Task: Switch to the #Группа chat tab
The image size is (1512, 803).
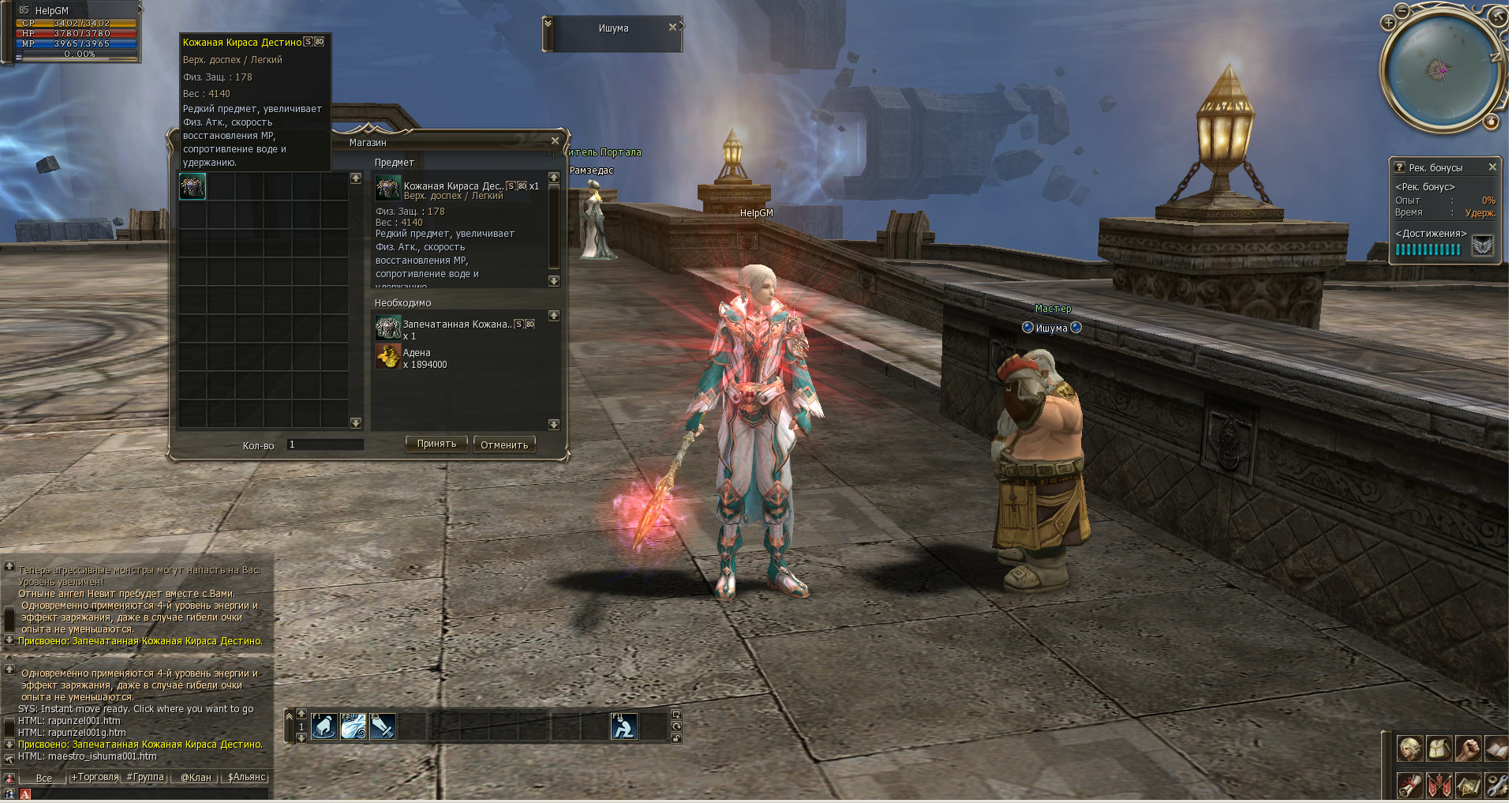Action: coord(145,778)
